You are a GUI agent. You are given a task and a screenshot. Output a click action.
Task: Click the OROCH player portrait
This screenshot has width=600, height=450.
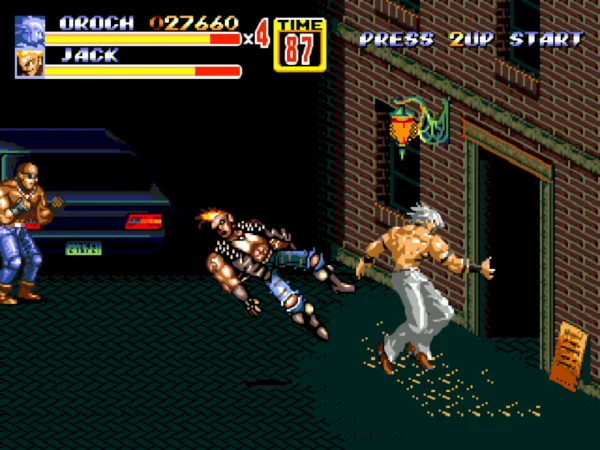point(30,30)
